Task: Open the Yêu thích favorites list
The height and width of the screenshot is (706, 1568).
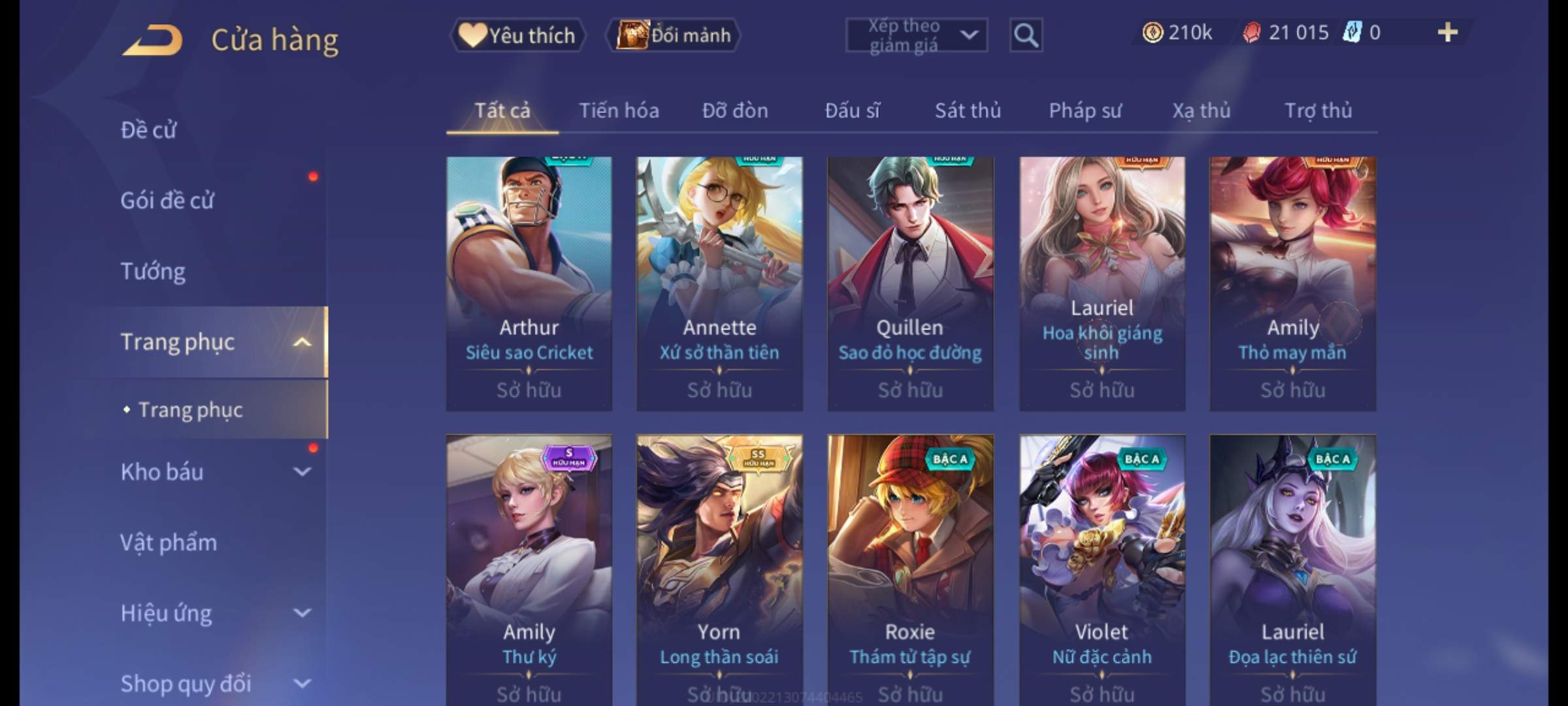Action: coord(517,35)
